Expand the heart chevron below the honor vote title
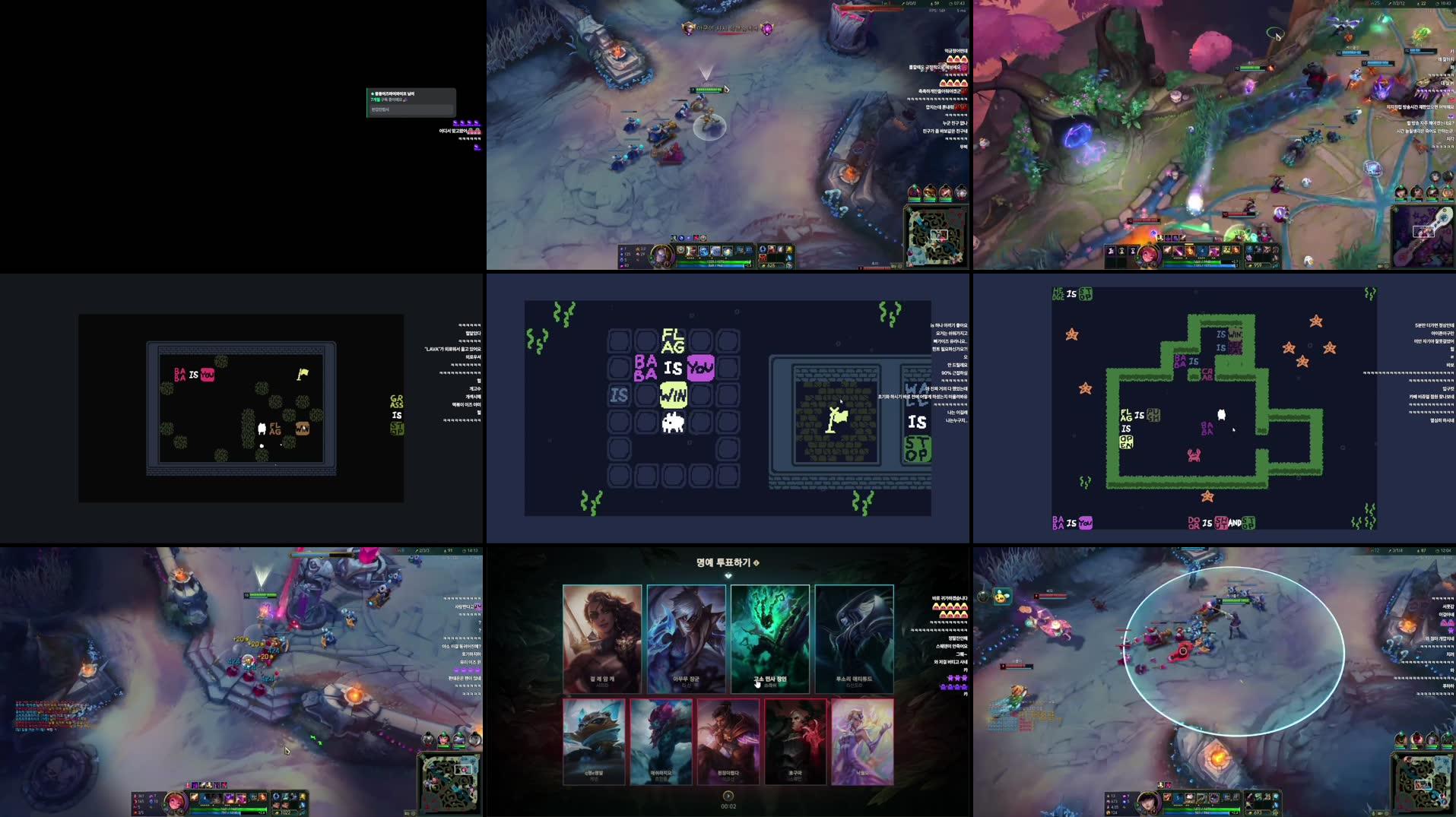The image size is (1456, 817). 728,577
